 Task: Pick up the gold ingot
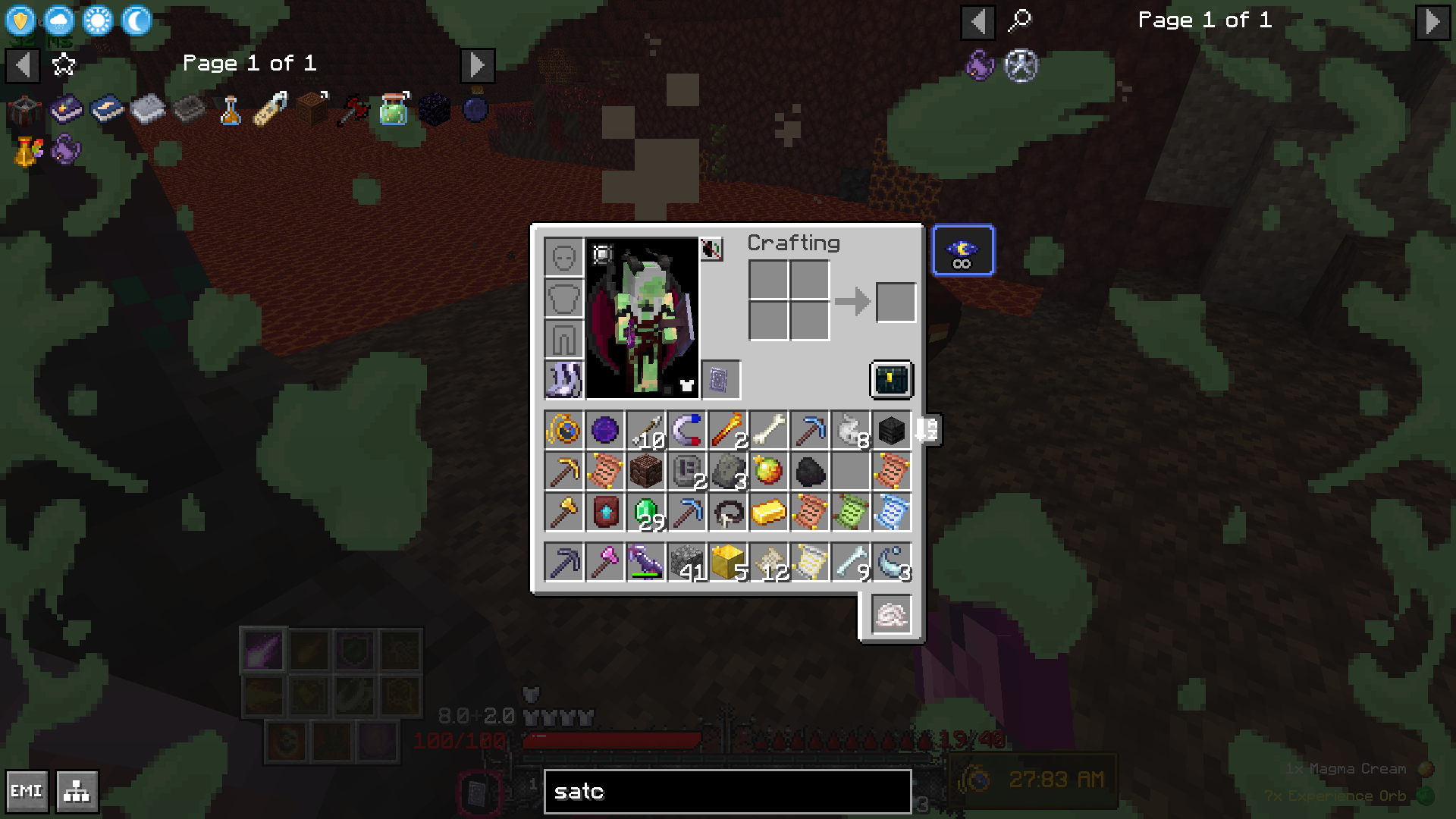768,513
